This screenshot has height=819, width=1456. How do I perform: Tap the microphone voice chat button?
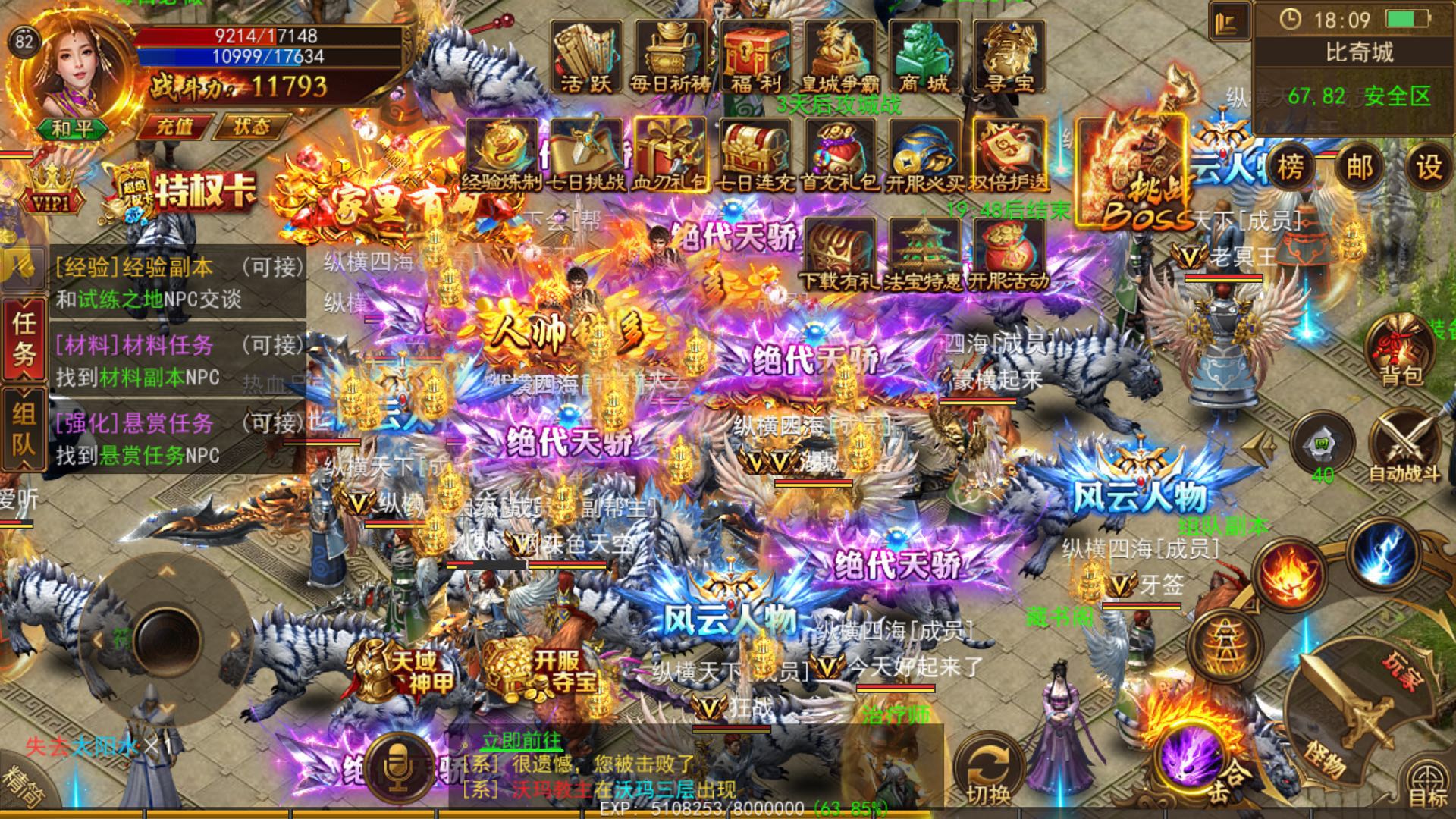(397, 768)
